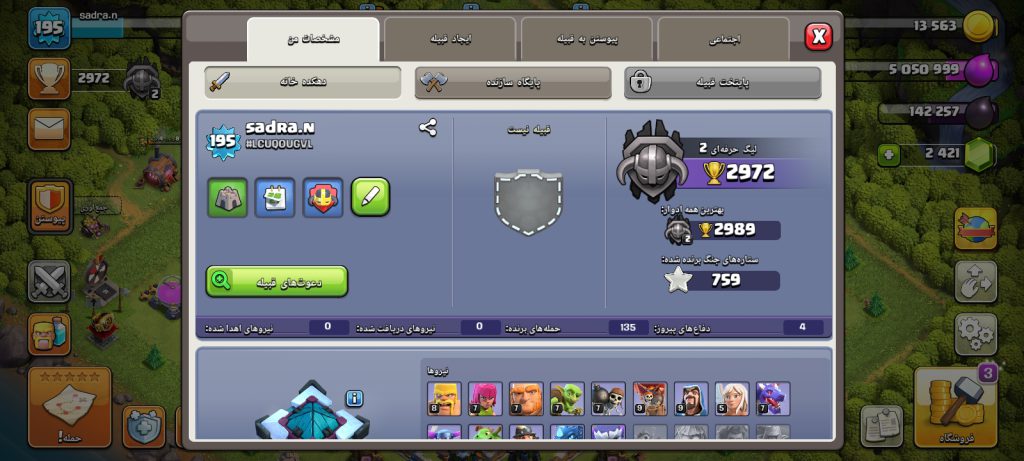This screenshot has width=1024, height=461.
Task: Switch to the مشخصات من profile tab
Action: (x=313, y=39)
